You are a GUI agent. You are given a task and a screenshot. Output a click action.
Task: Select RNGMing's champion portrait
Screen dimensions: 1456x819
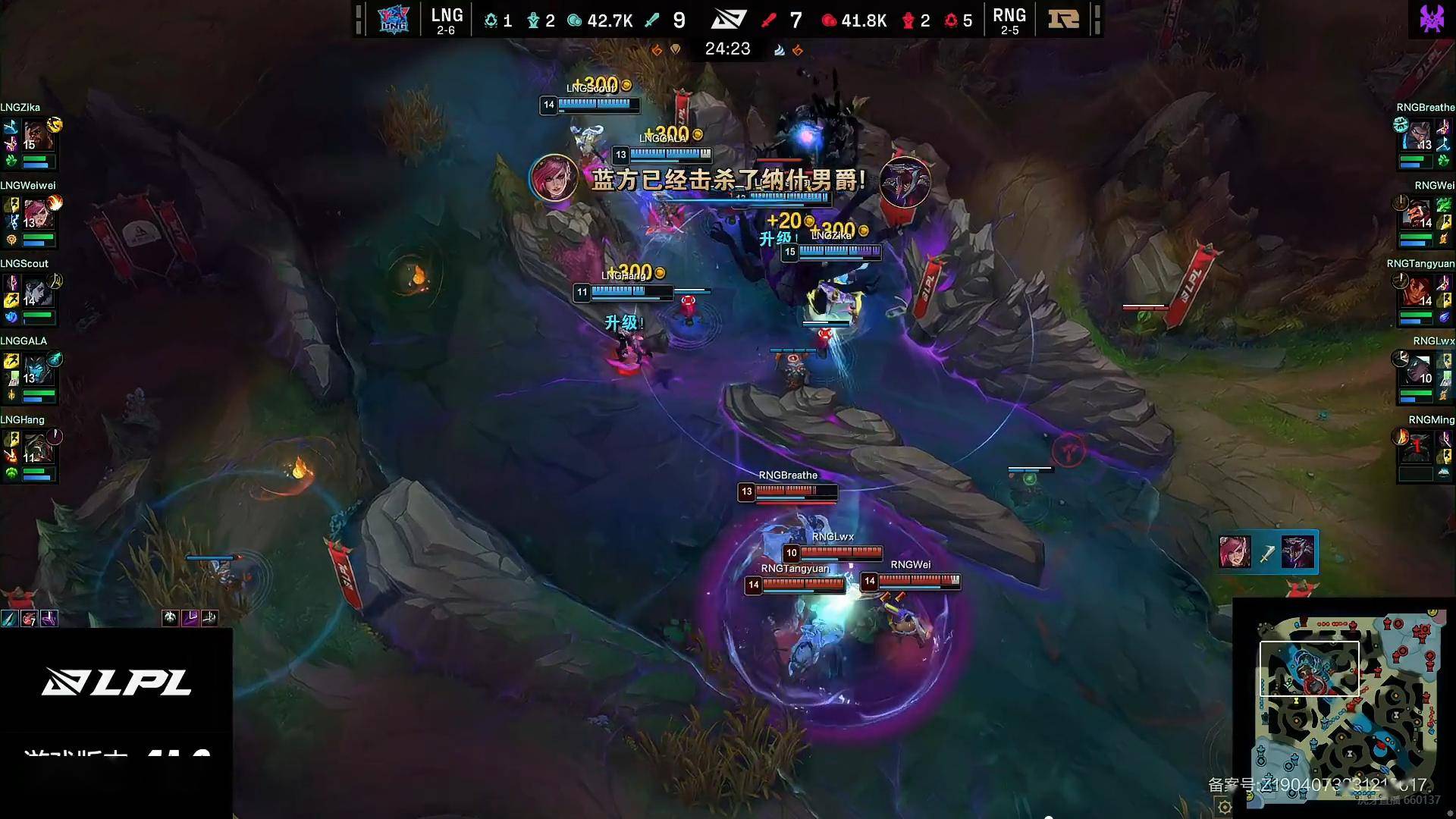click(1420, 449)
